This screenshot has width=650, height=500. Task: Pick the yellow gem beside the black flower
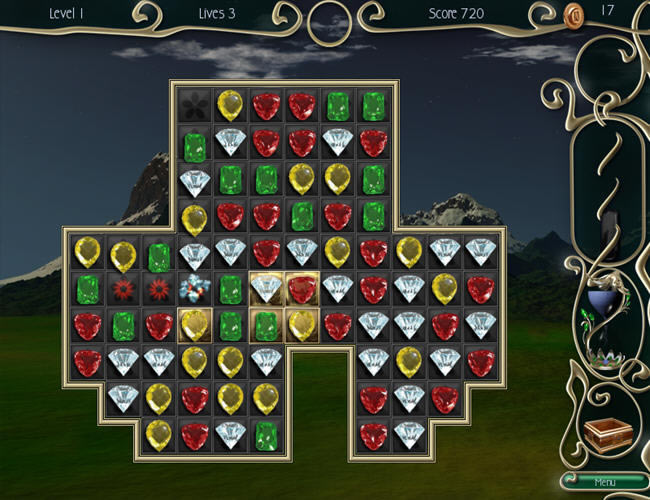[x=230, y=106]
